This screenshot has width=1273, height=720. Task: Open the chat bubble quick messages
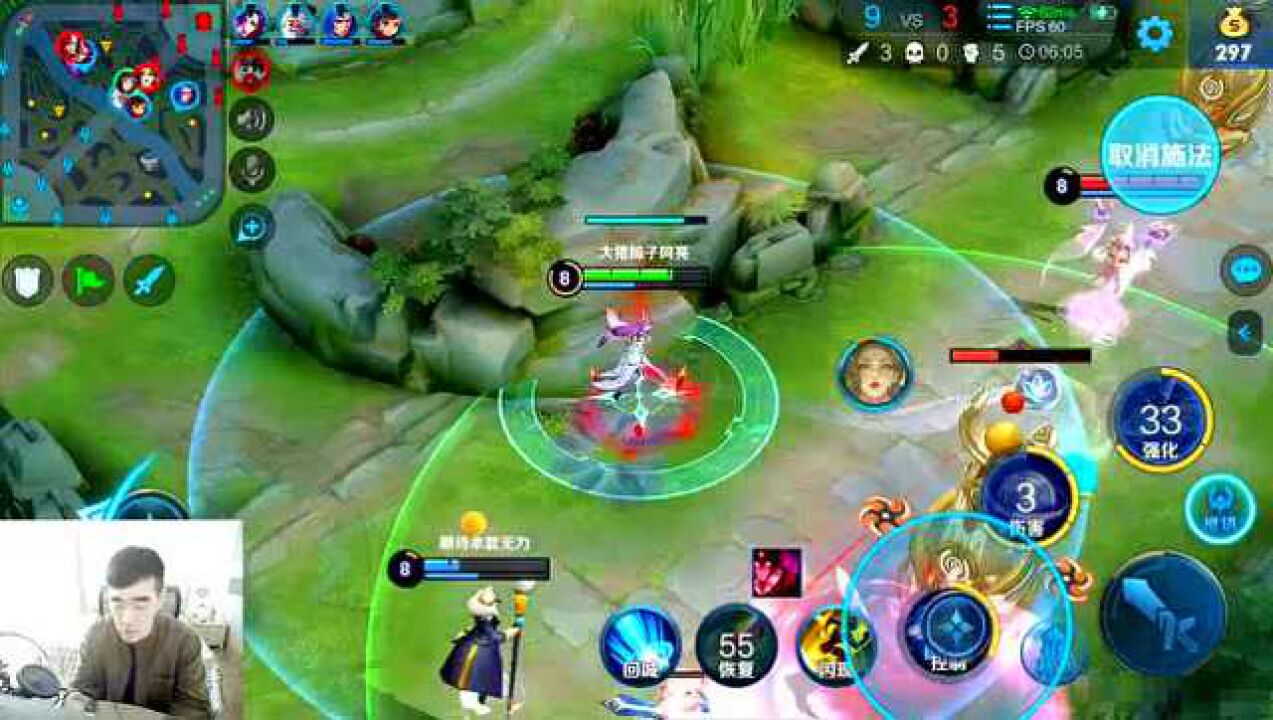(x=1245, y=271)
